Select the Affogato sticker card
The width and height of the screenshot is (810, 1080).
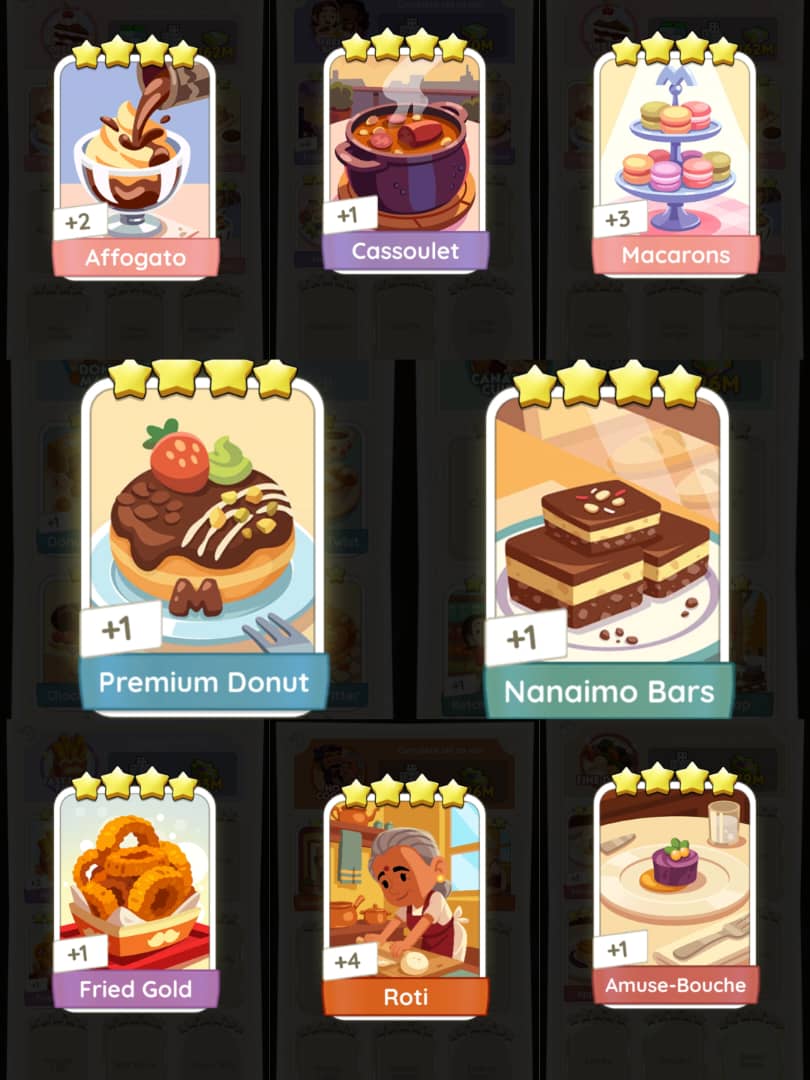135,160
